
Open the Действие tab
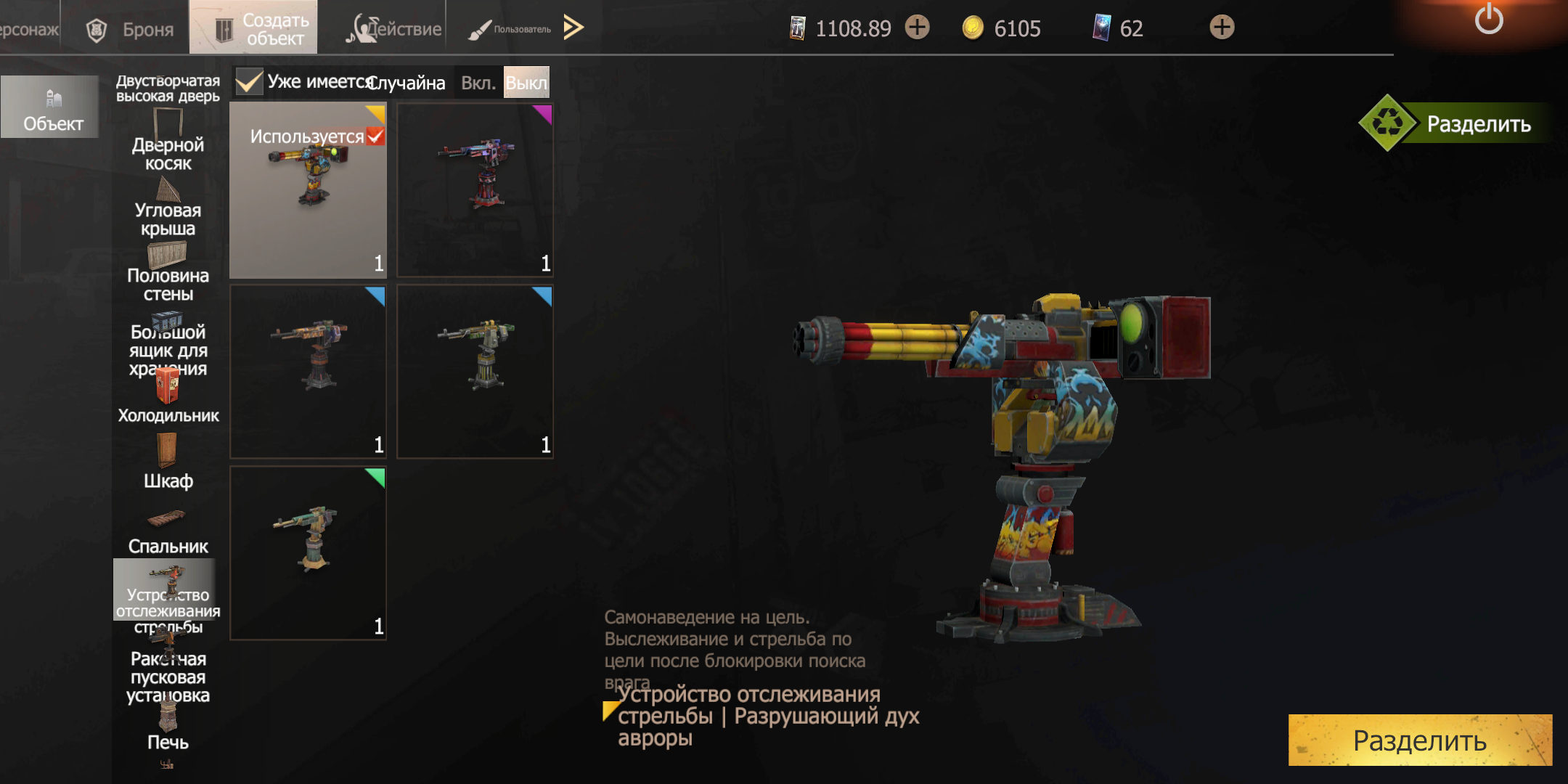(x=394, y=29)
